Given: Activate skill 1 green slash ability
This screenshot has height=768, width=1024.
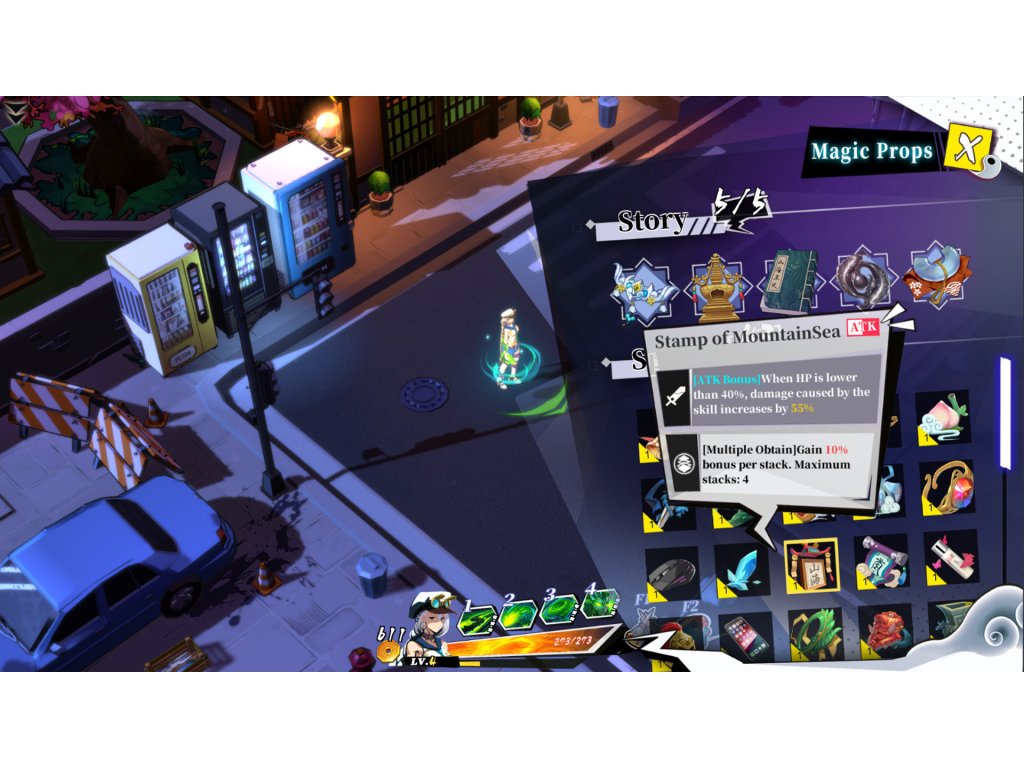Looking at the screenshot, I should pos(478,620).
